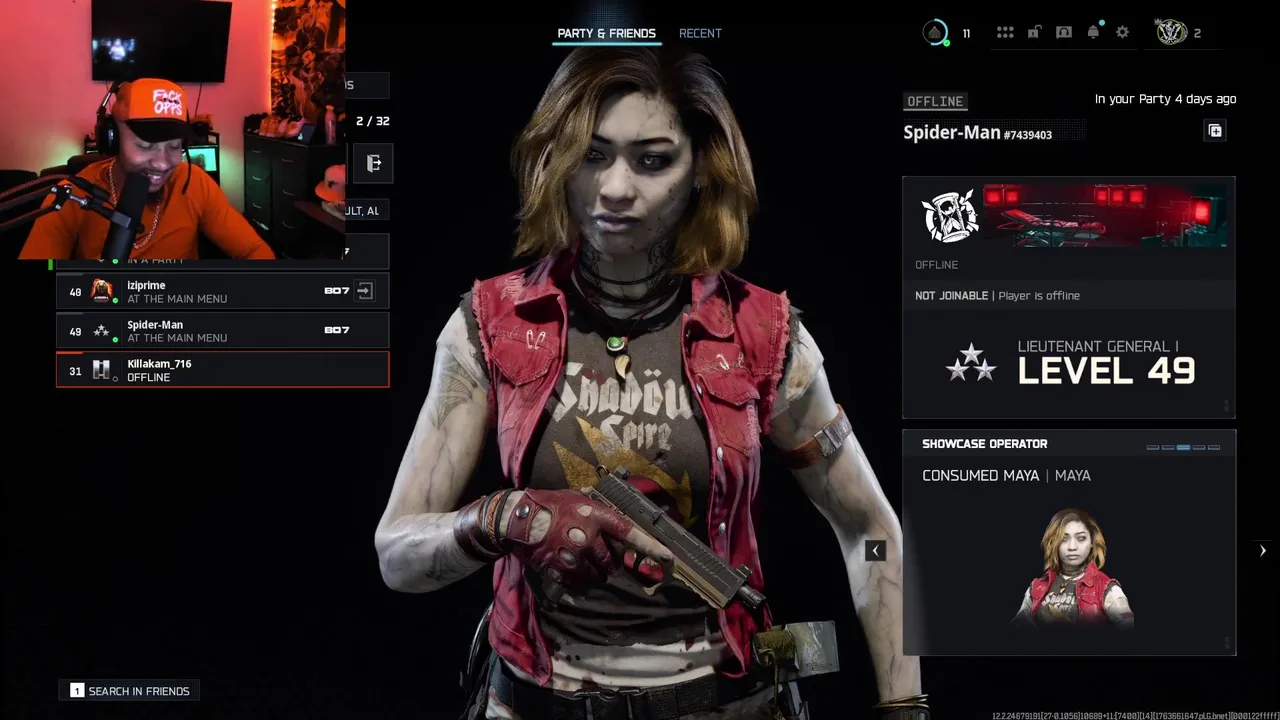Click the join arrow on iziprime's row
The image size is (1280, 720).
click(365, 291)
